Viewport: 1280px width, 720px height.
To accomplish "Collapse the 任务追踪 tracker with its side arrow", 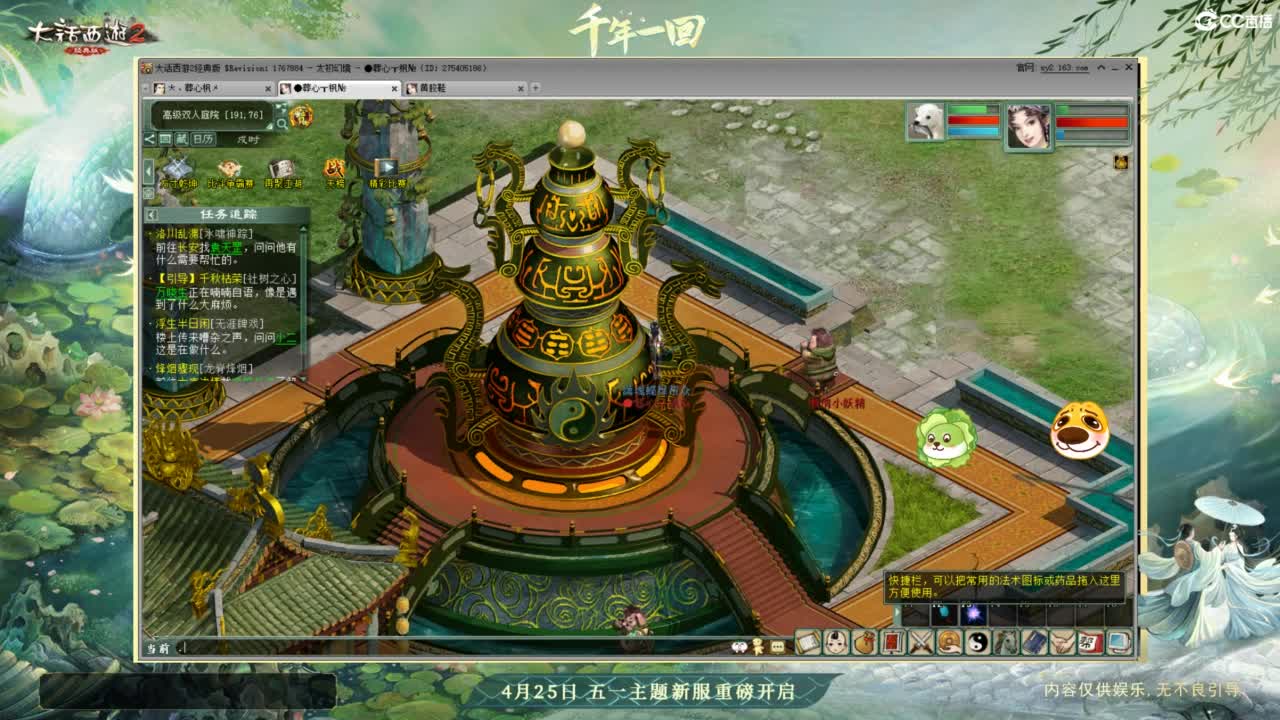I will point(152,214).
